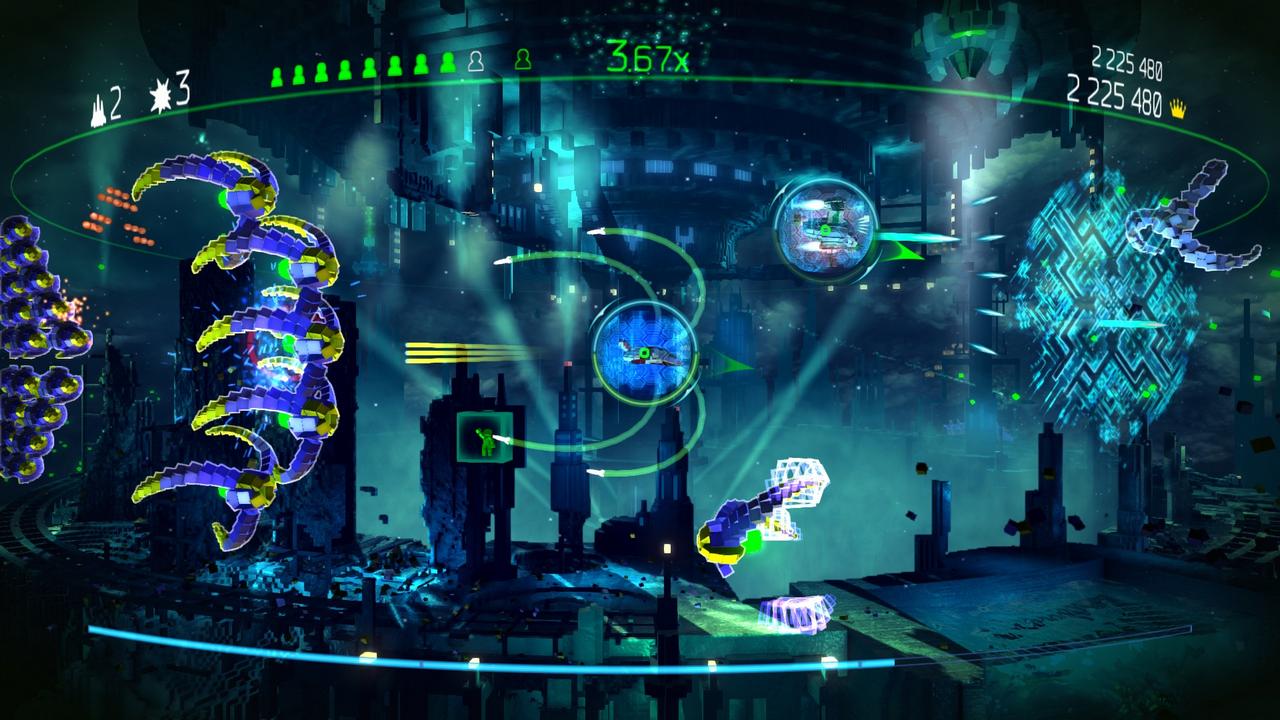Select the player's green ship sprite
1280x720 pixels.
pyautogui.click(x=645, y=352)
